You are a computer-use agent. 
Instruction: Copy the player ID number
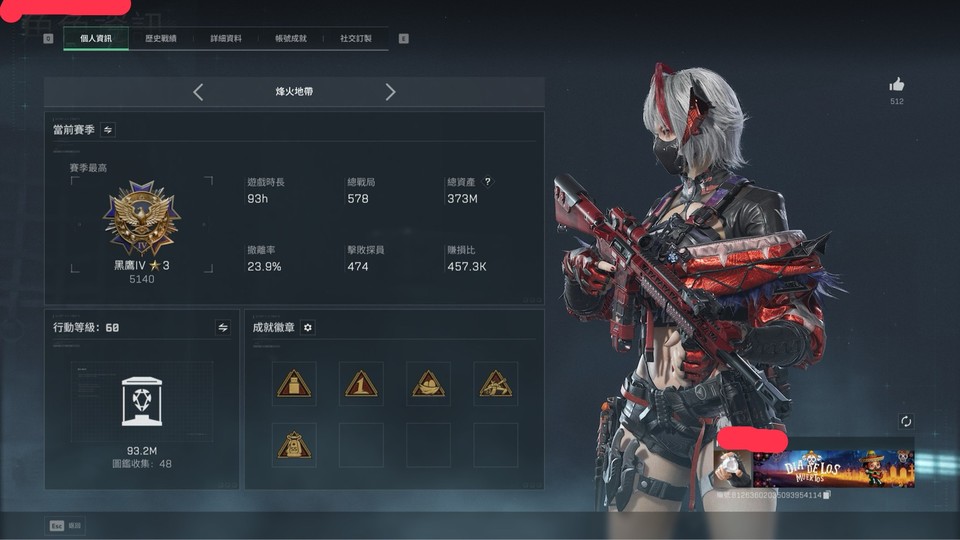[x=827, y=495]
